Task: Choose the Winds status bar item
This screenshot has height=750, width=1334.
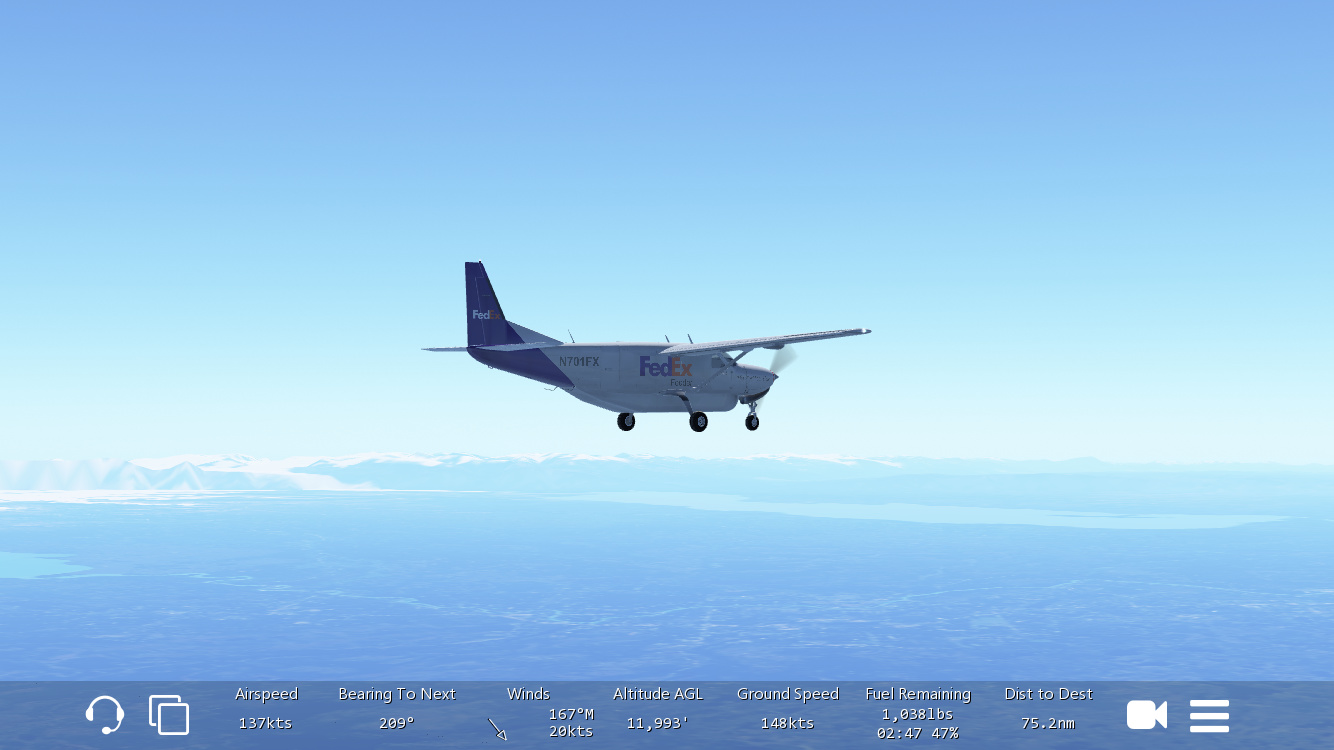Action: pyautogui.click(x=529, y=712)
